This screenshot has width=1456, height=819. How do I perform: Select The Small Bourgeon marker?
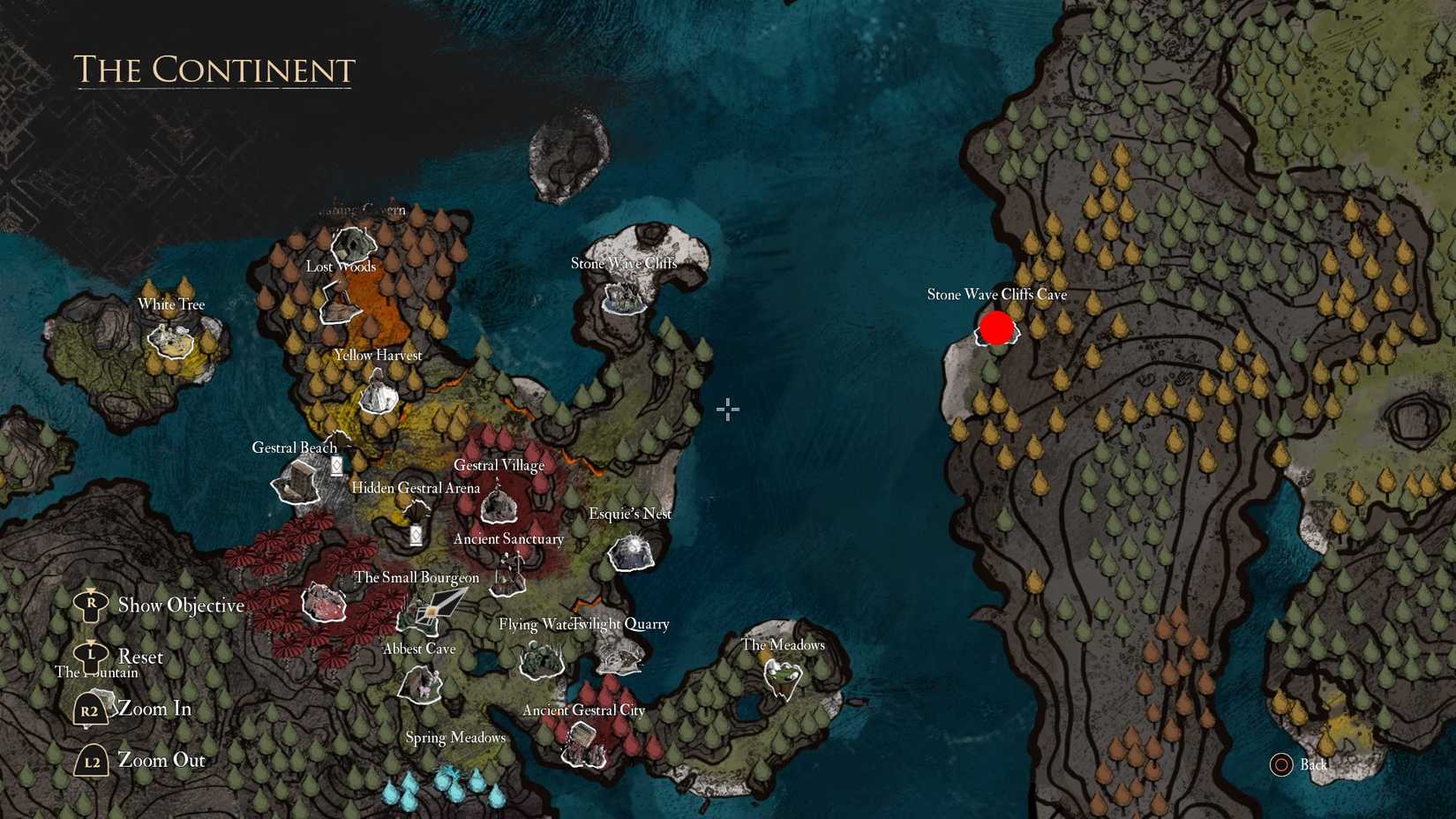coord(325,605)
